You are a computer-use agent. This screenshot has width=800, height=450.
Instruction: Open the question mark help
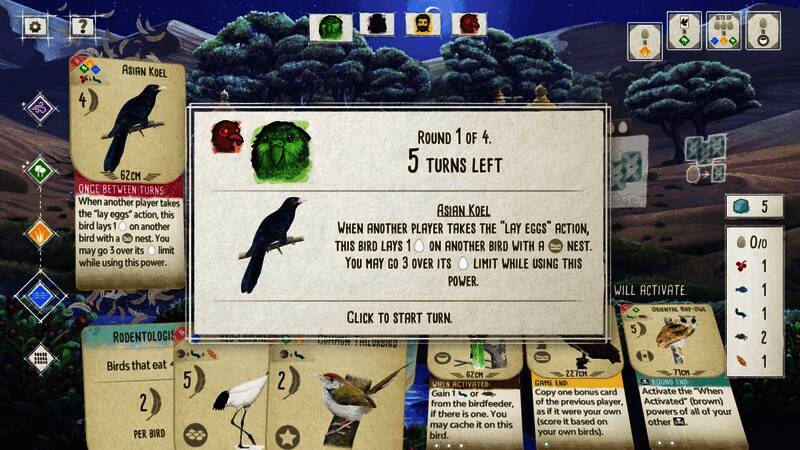point(82,27)
